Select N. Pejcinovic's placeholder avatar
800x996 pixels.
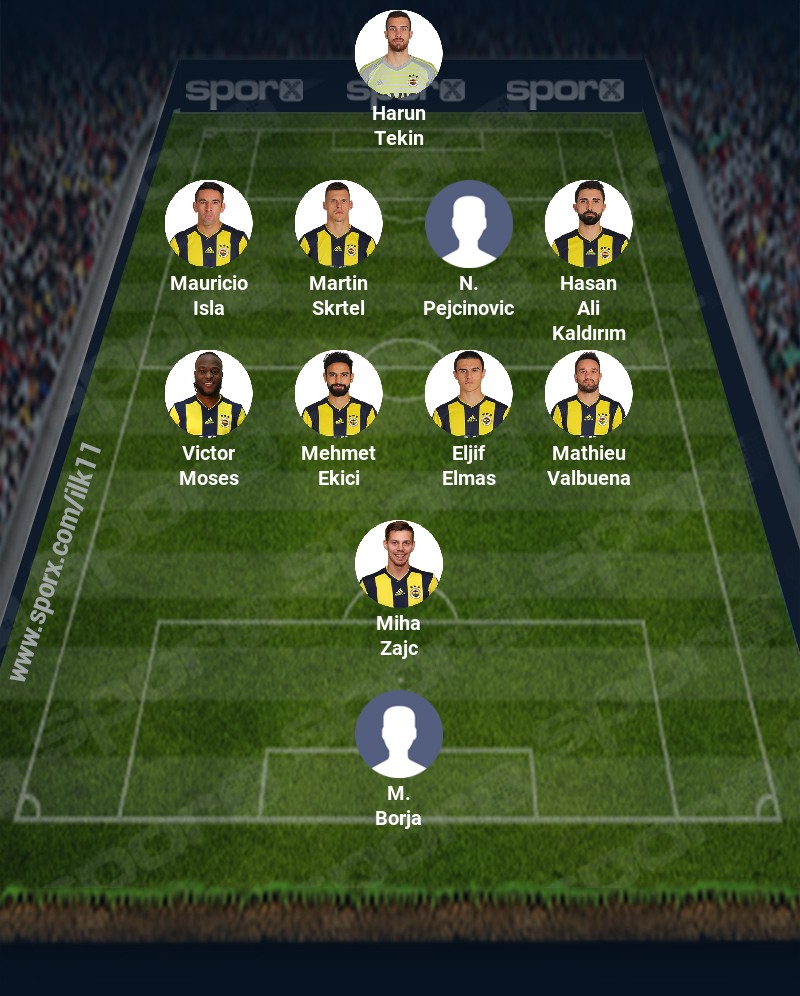click(469, 224)
